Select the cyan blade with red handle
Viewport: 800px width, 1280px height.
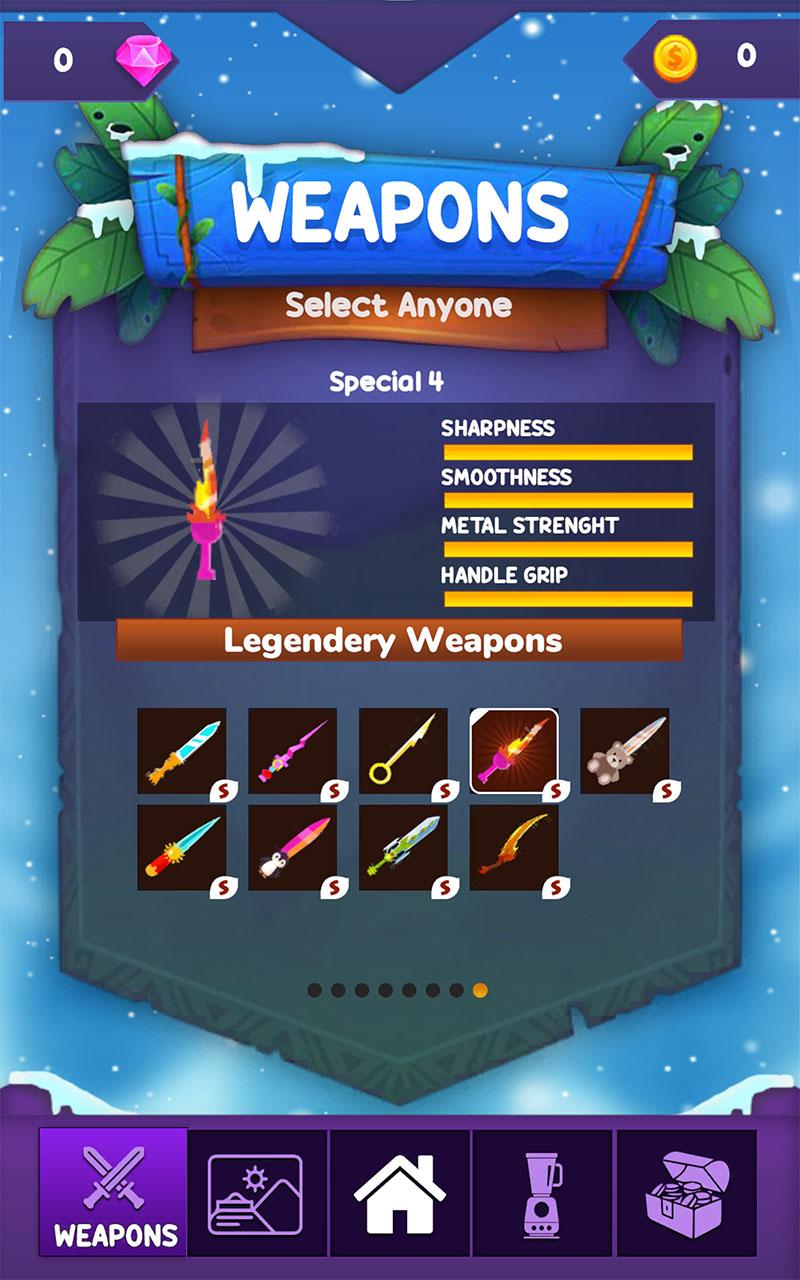[x=181, y=848]
